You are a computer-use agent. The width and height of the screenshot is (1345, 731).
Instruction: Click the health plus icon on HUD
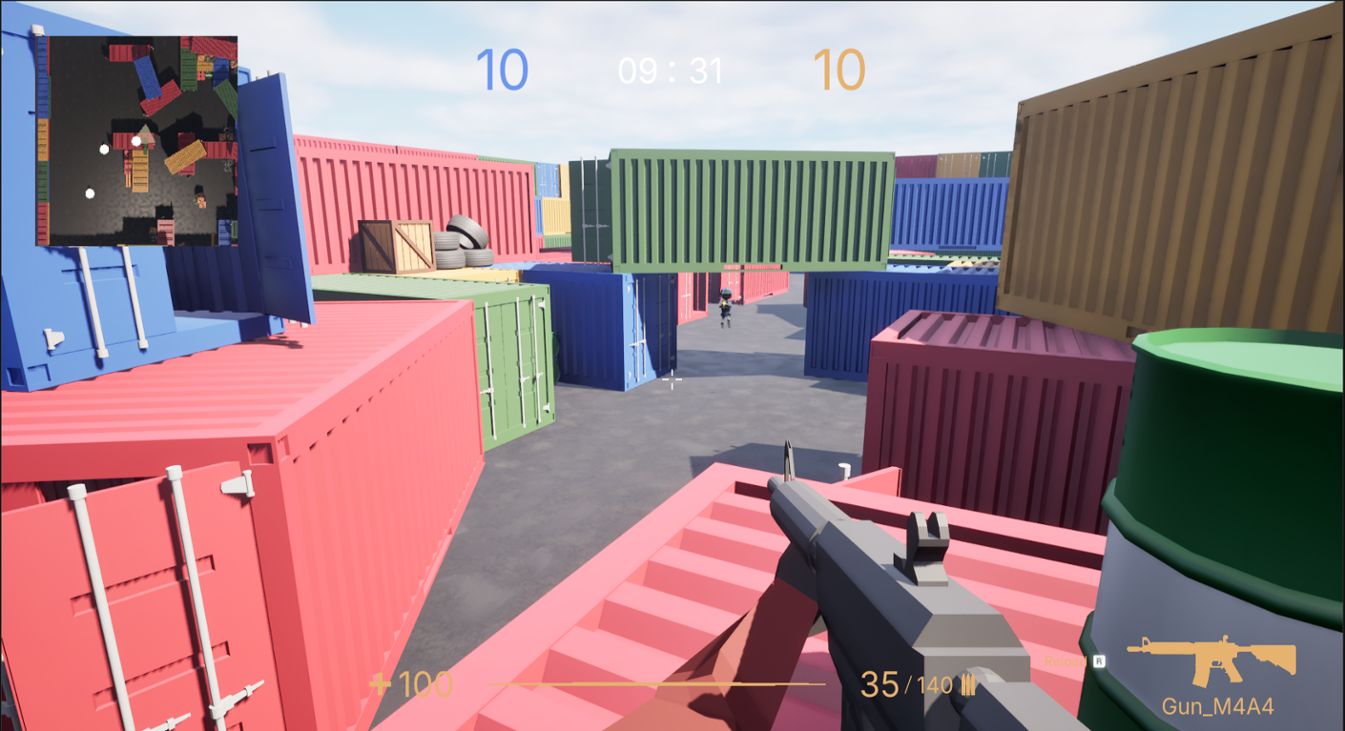click(383, 684)
